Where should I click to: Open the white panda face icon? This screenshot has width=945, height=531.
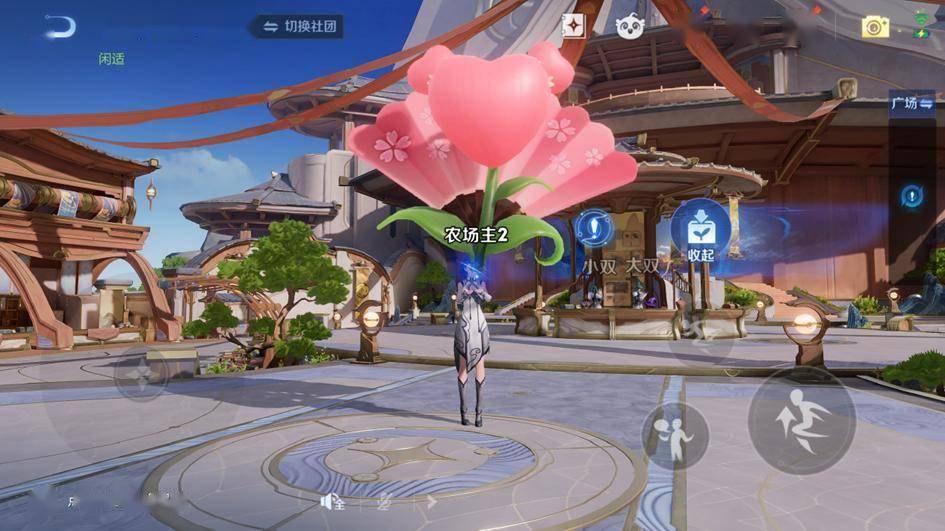(x=628, y=26)
